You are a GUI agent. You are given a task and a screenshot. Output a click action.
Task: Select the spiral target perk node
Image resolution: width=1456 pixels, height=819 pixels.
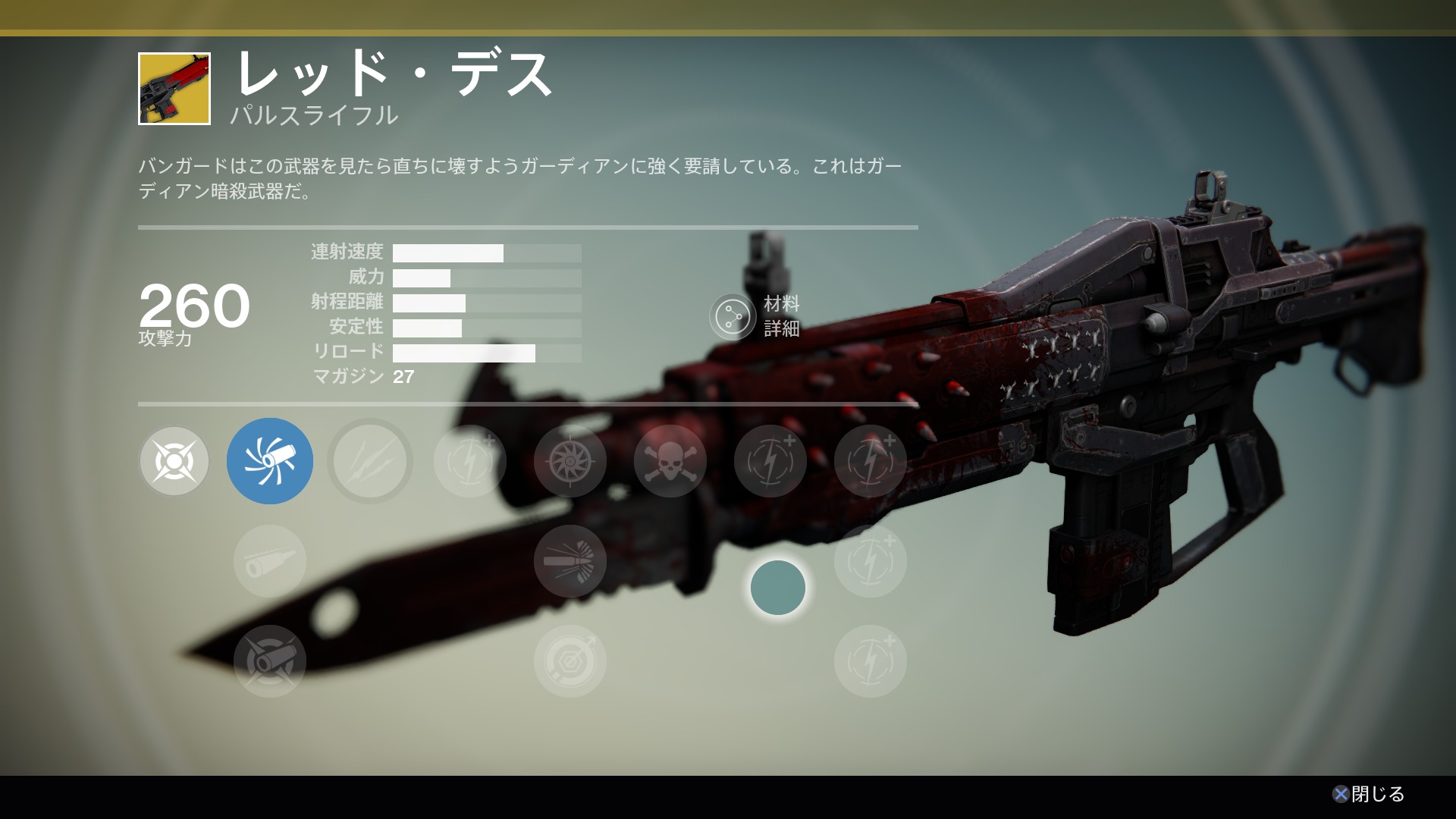pyautogui.click(x=570, y=661)
